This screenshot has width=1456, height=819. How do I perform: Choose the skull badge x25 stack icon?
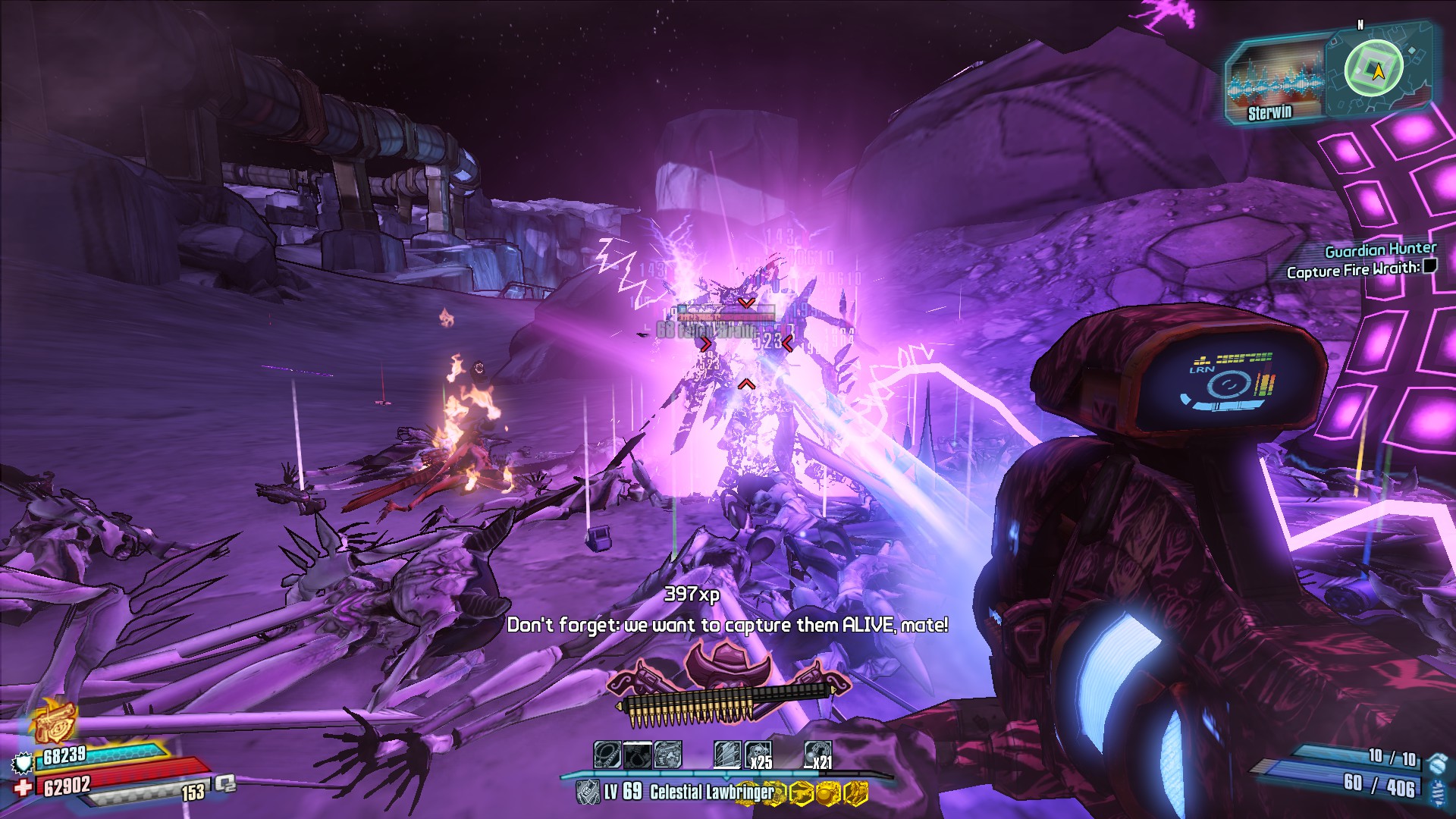758,755
